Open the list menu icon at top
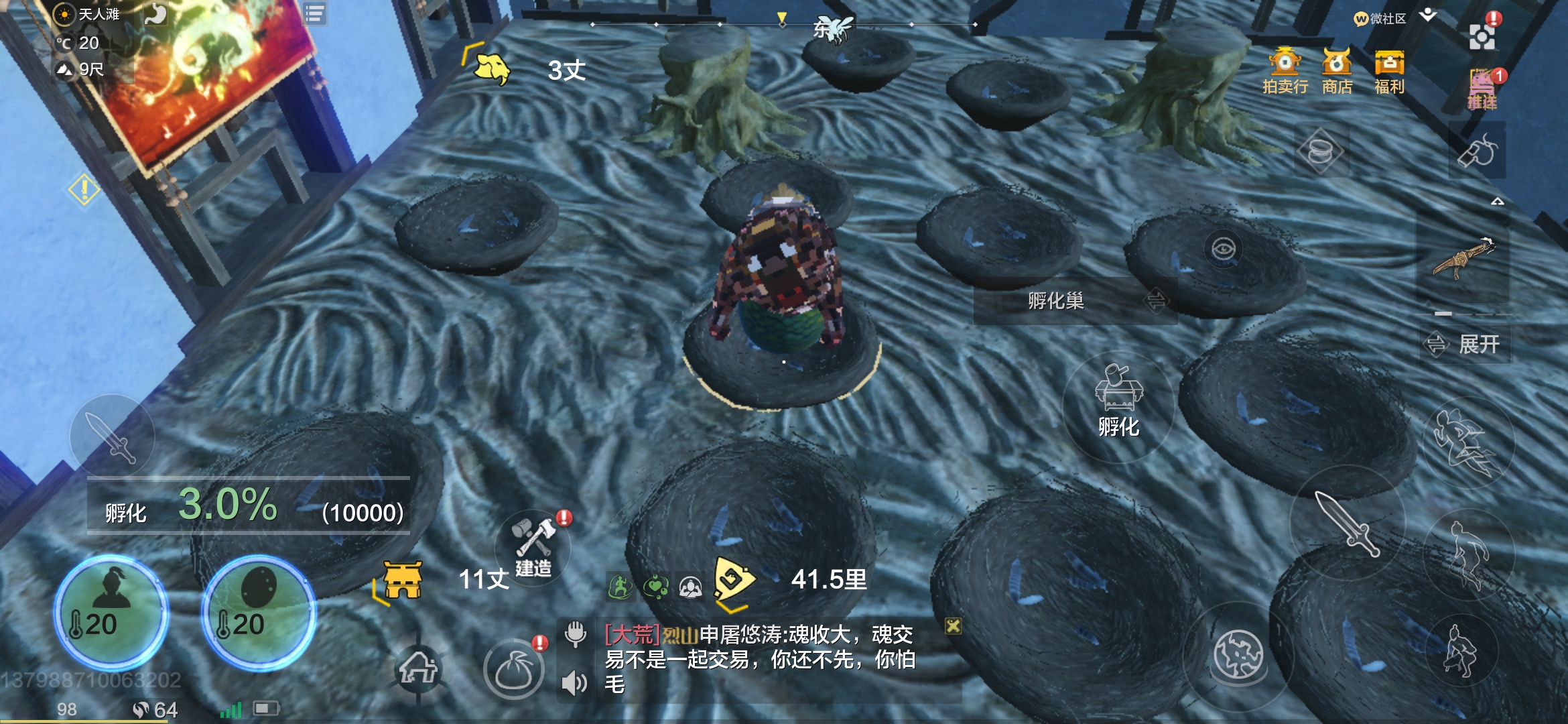This screenshot has height=724, width=1568. coord(314,13)
